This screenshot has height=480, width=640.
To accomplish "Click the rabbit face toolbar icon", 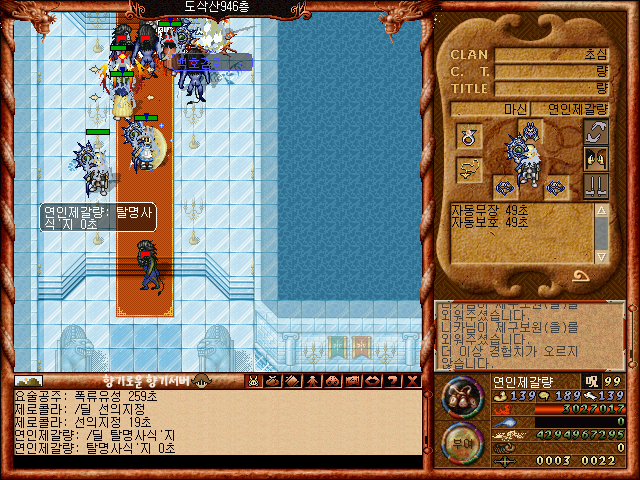I will (x=254, y=380).
